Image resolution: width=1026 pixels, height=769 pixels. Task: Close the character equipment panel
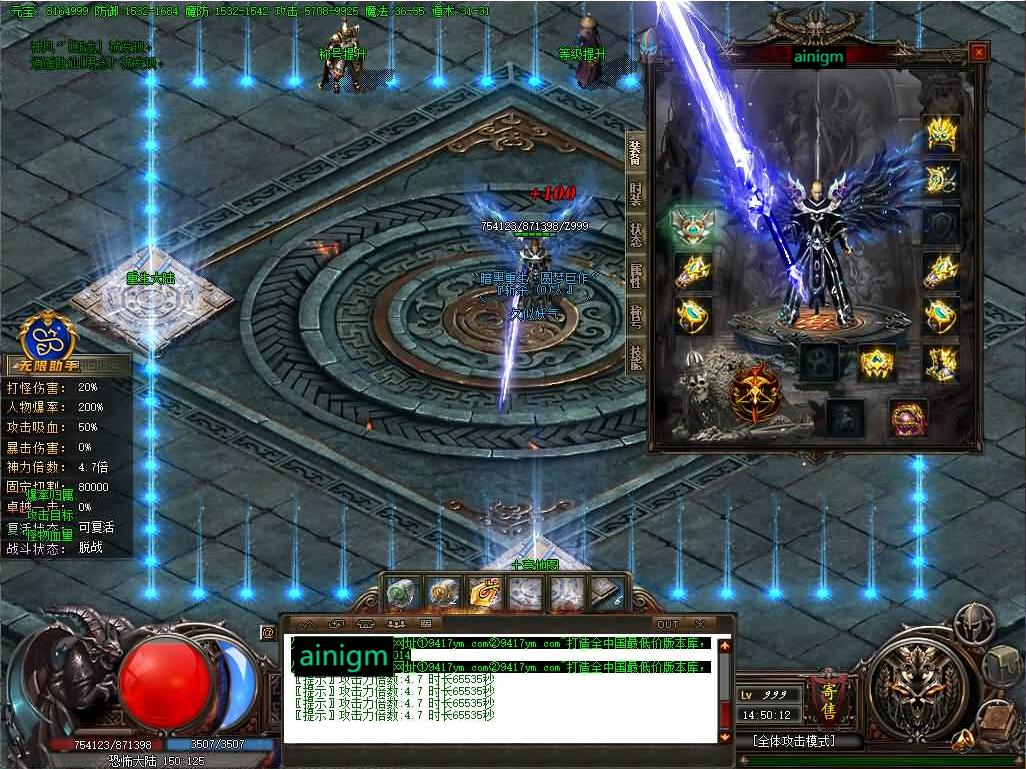click(978, 51)
